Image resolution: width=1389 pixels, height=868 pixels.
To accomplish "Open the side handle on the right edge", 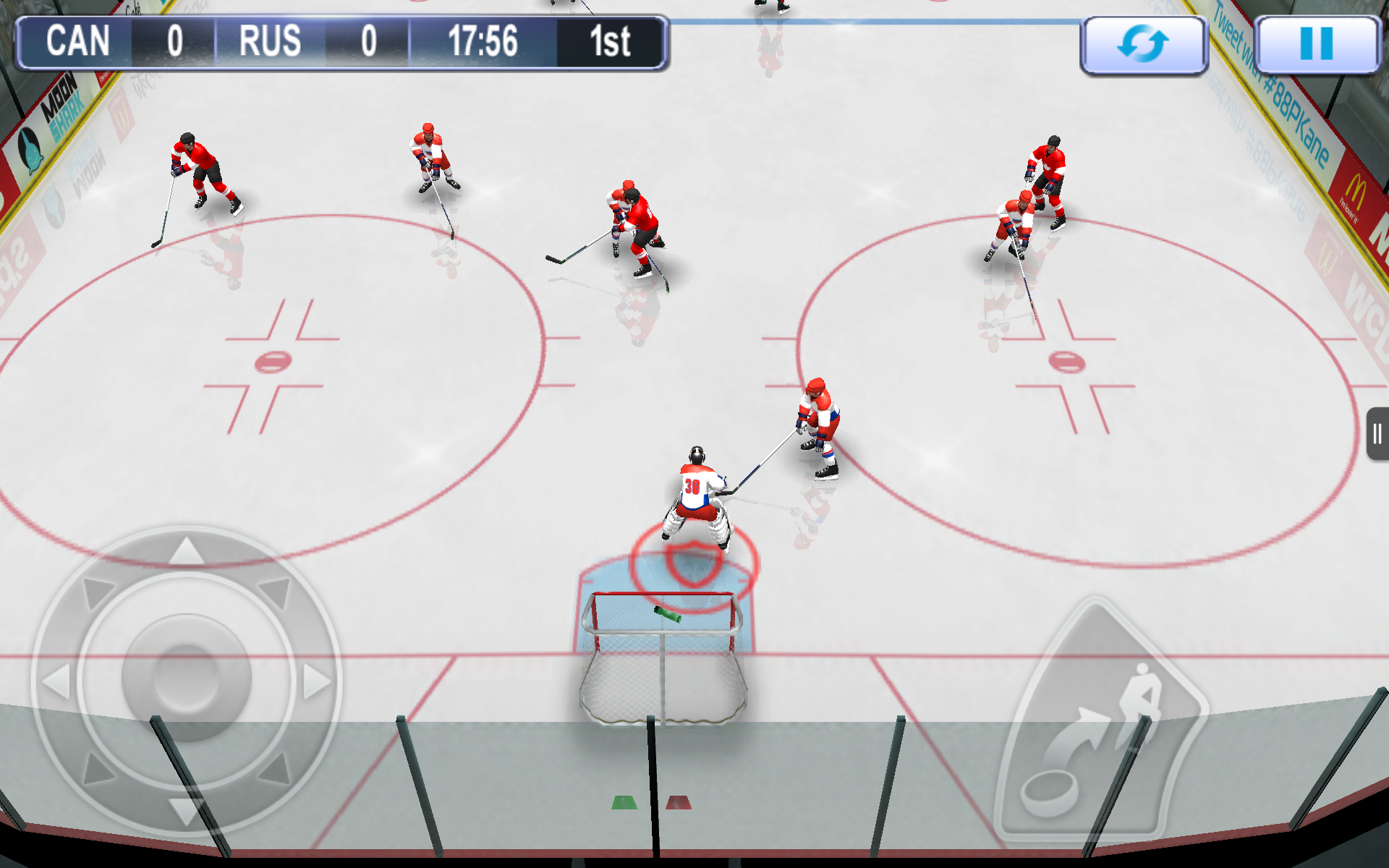I will pyautogui.click(x=1377, y=434).
